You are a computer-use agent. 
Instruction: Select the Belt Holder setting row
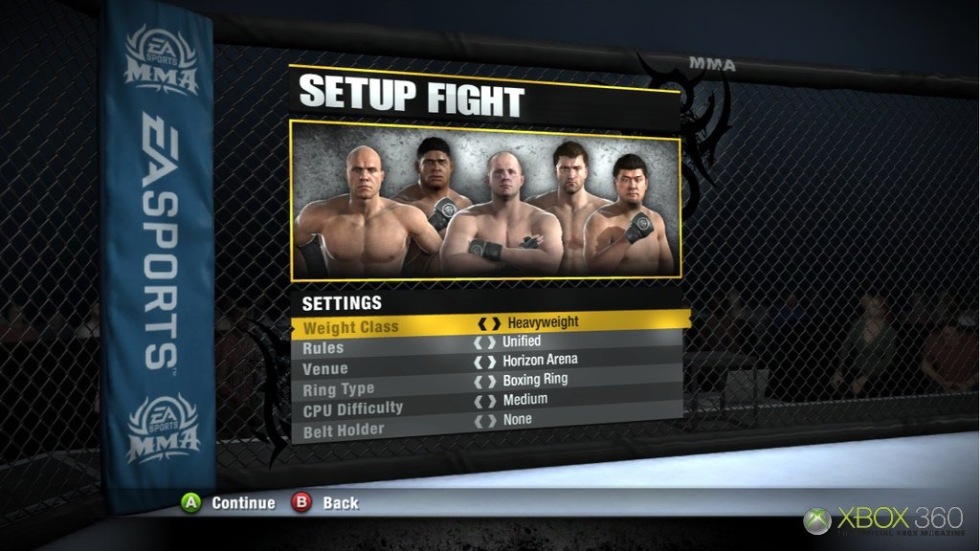[343, 430]
